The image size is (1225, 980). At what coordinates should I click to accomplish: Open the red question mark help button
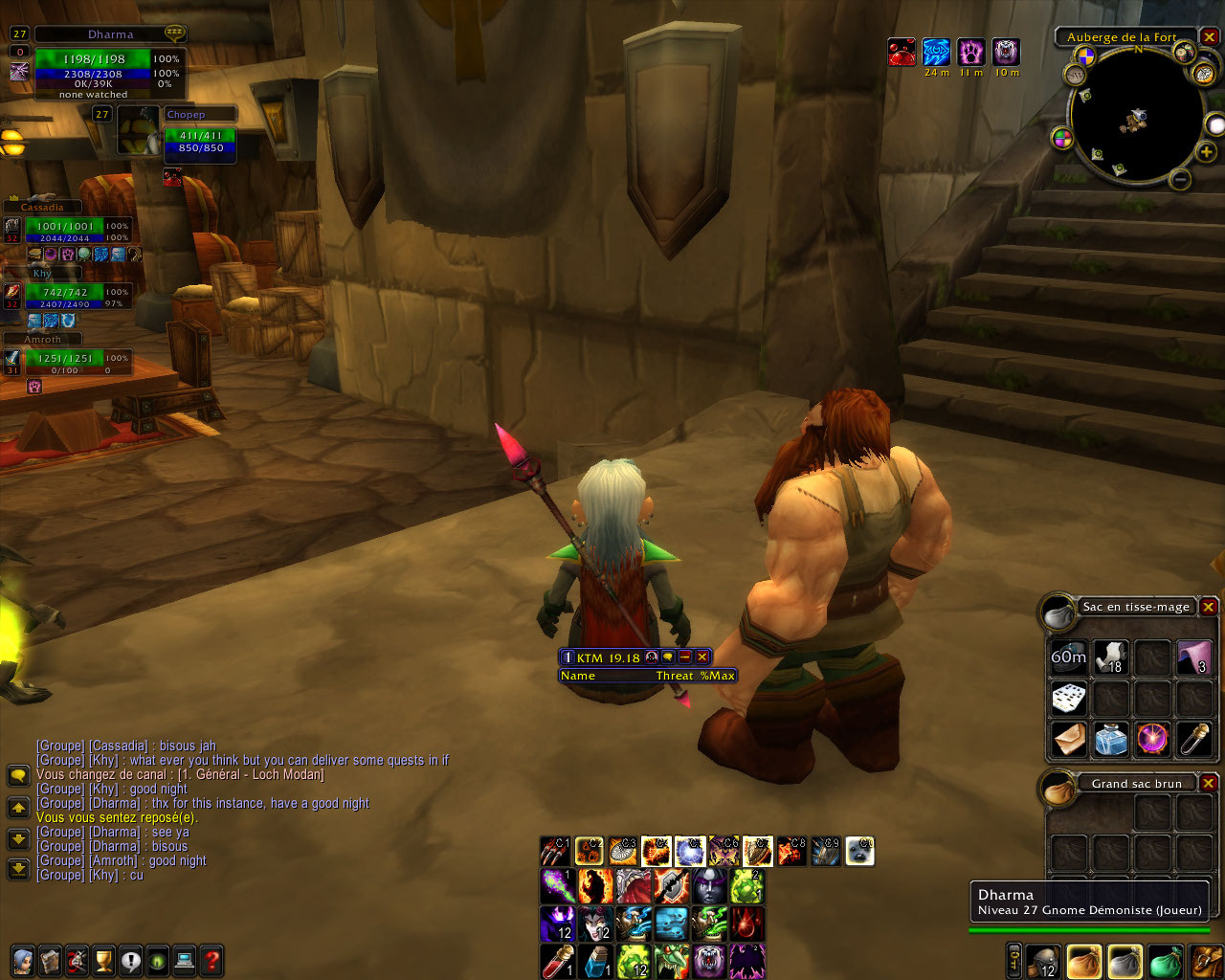(212, 960)
